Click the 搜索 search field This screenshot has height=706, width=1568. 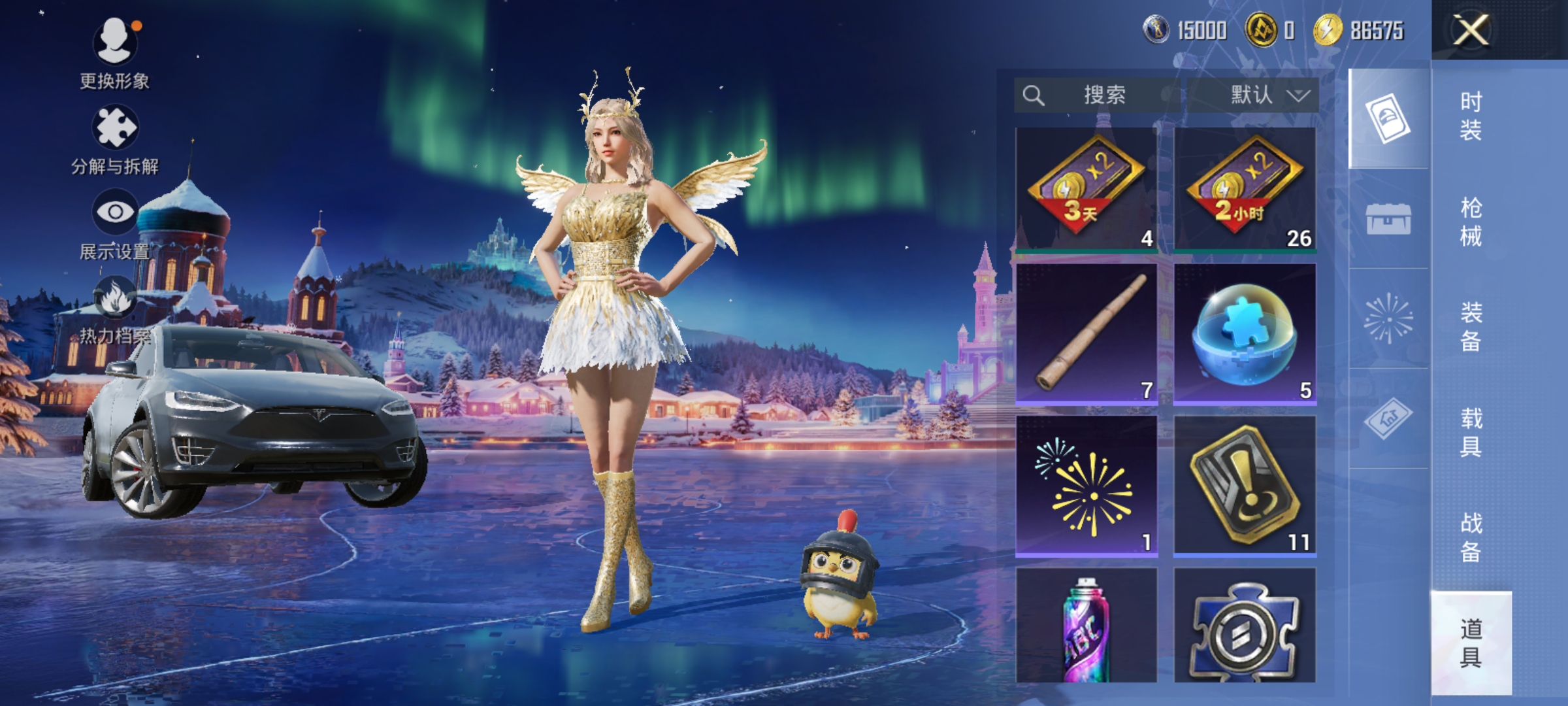(1099, 95)
